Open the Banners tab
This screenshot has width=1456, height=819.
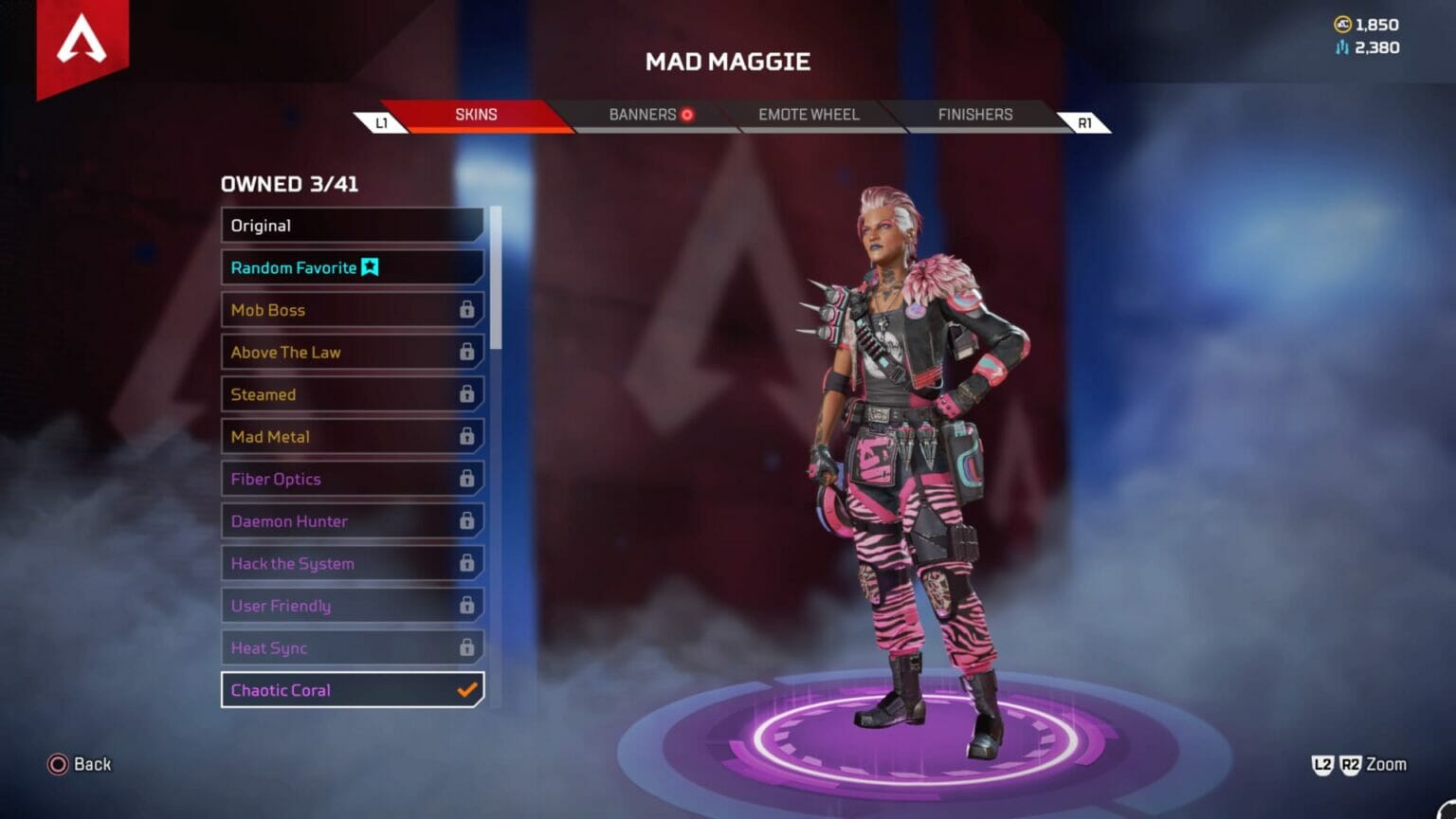(645, 115)
